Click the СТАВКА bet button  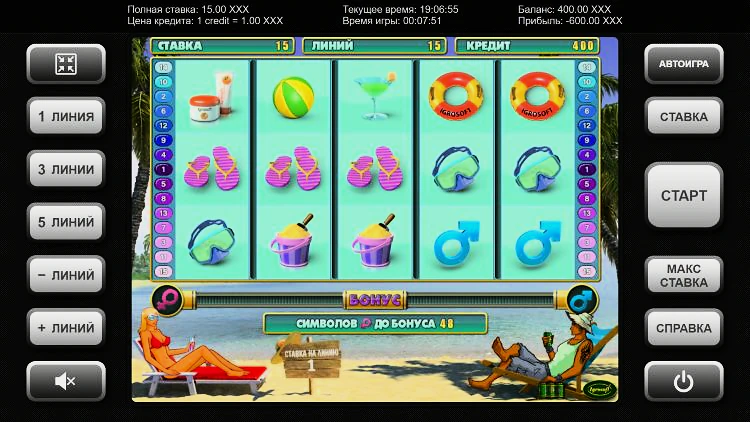(x=684, y=117)
